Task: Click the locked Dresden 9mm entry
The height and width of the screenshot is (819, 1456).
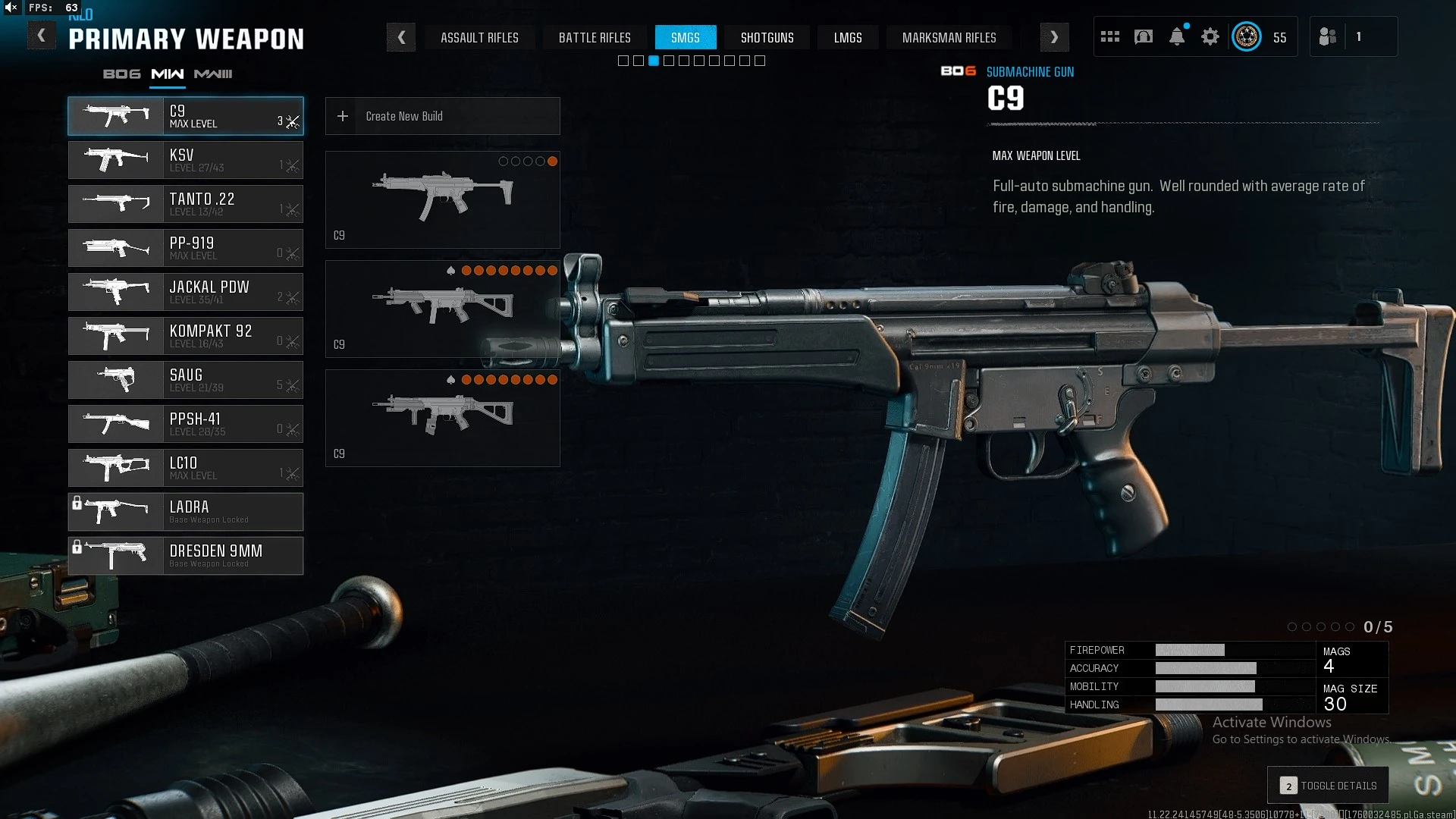Action: (186, 556)
